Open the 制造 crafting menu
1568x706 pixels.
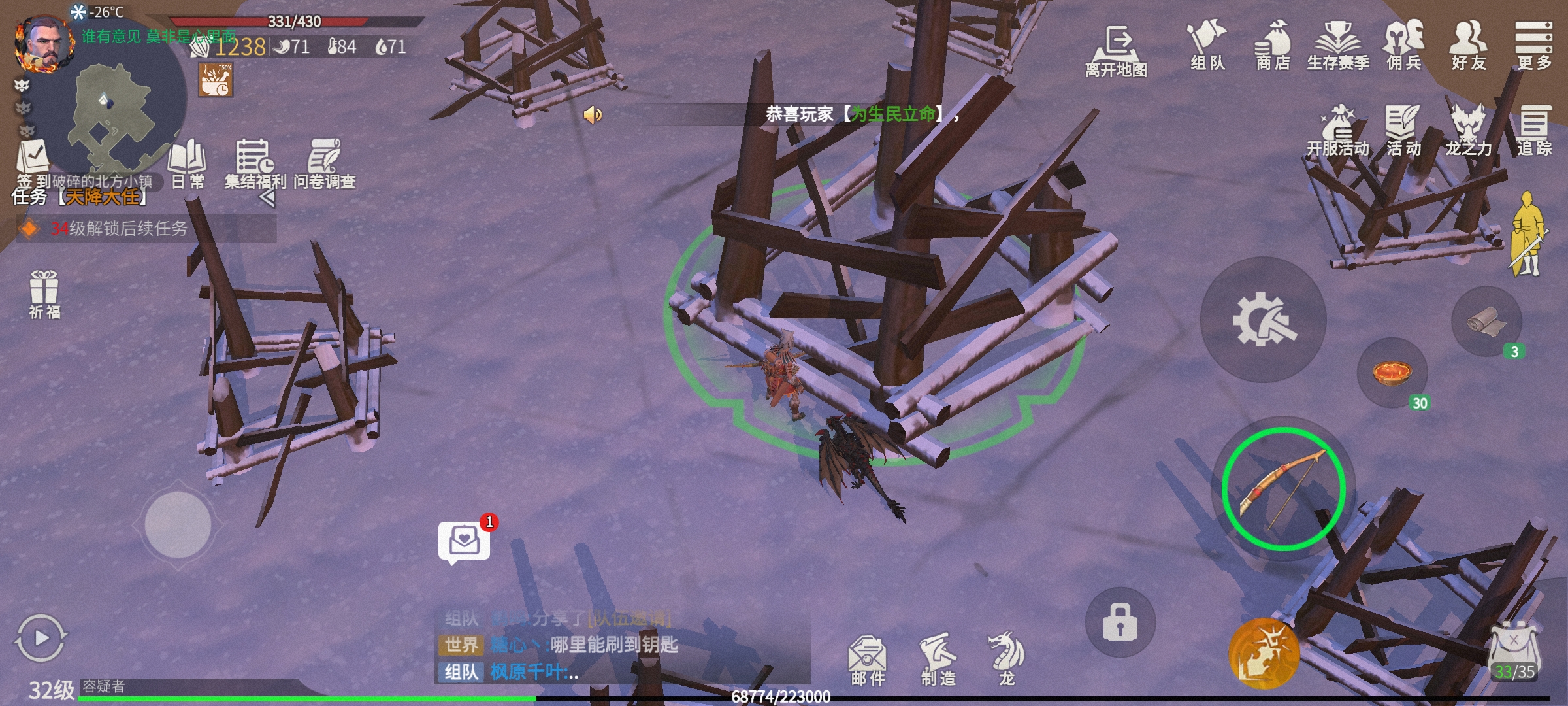click(938, 659)
